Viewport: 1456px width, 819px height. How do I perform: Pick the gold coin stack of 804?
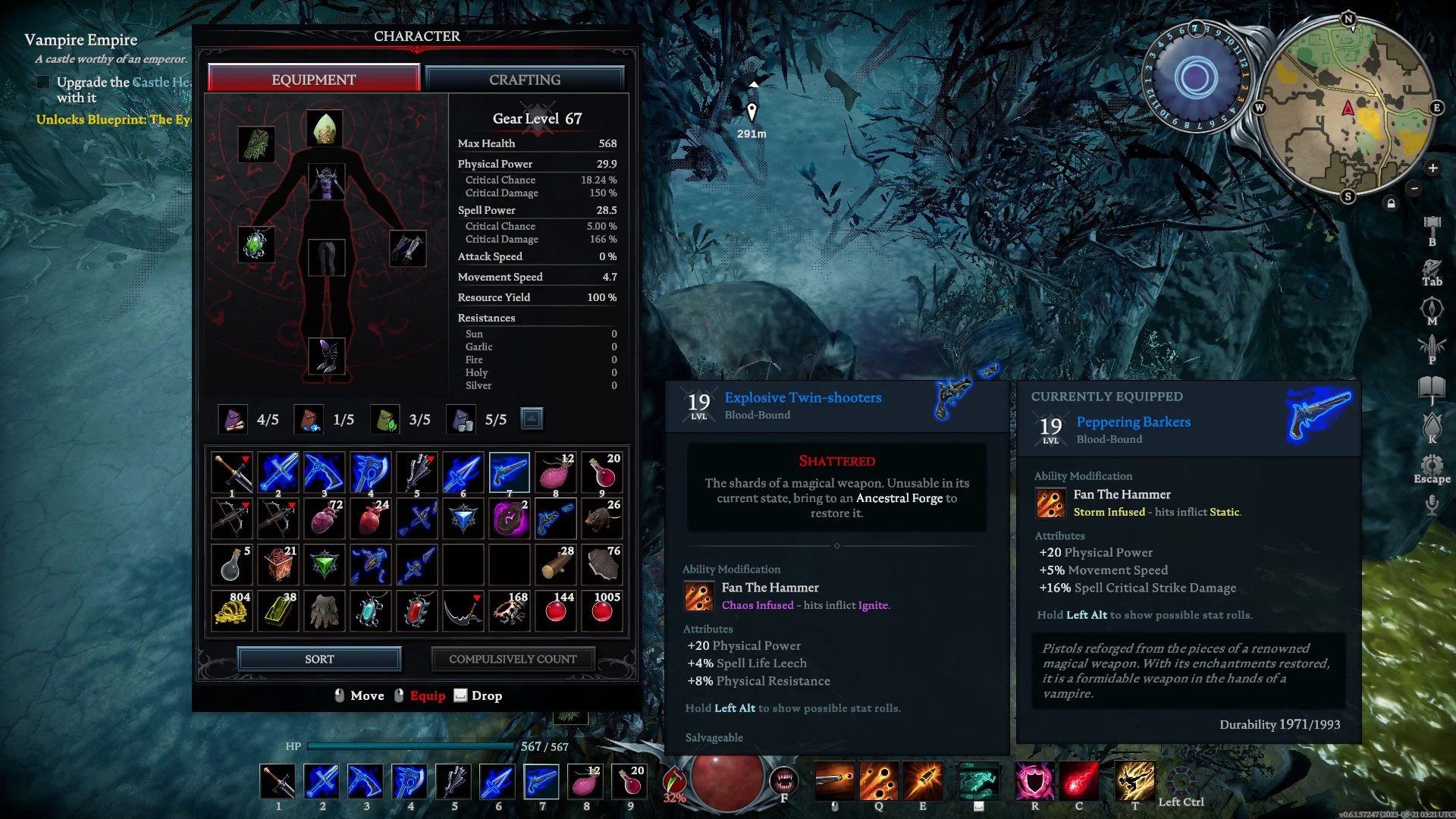pos(231,611)
